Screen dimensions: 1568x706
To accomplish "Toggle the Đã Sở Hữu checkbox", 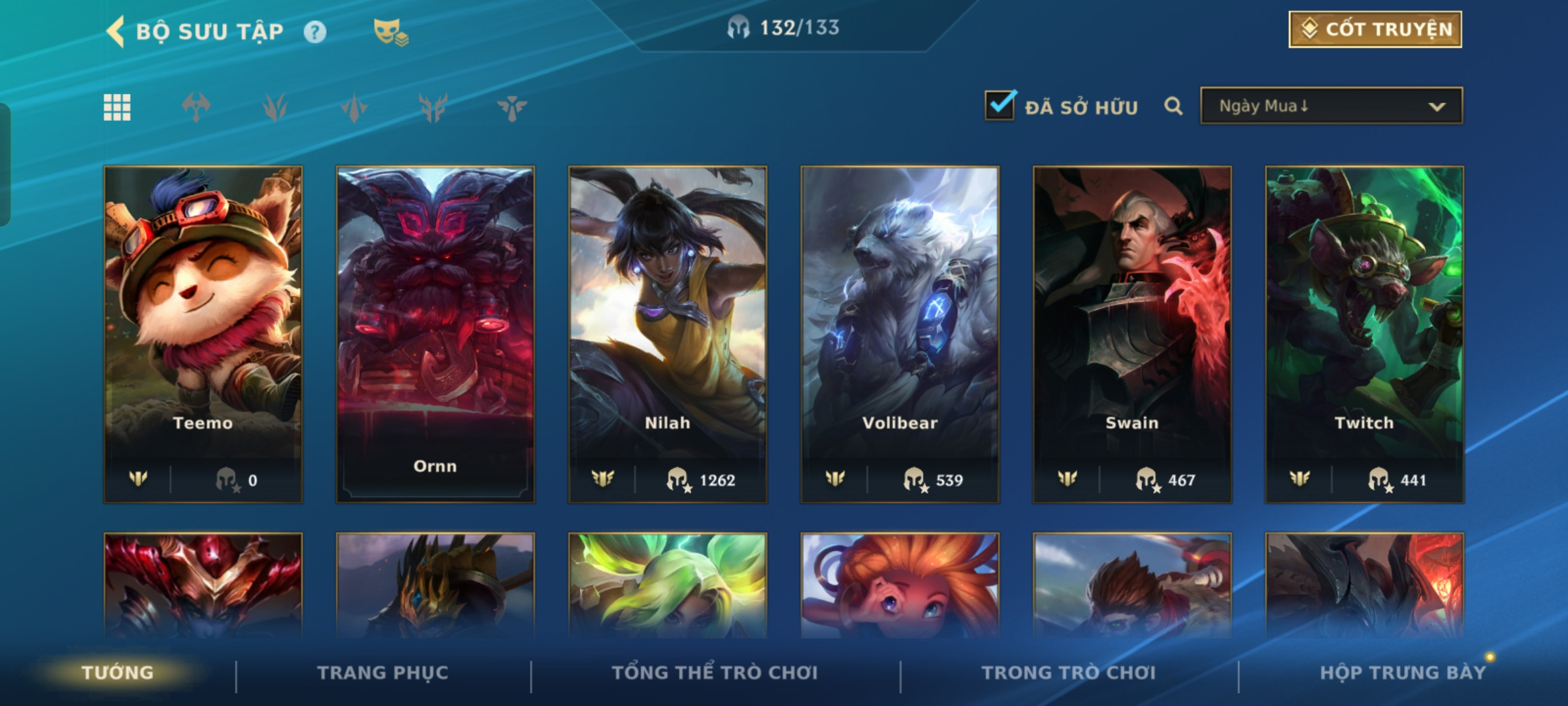I will click(x=1000, y=106).
